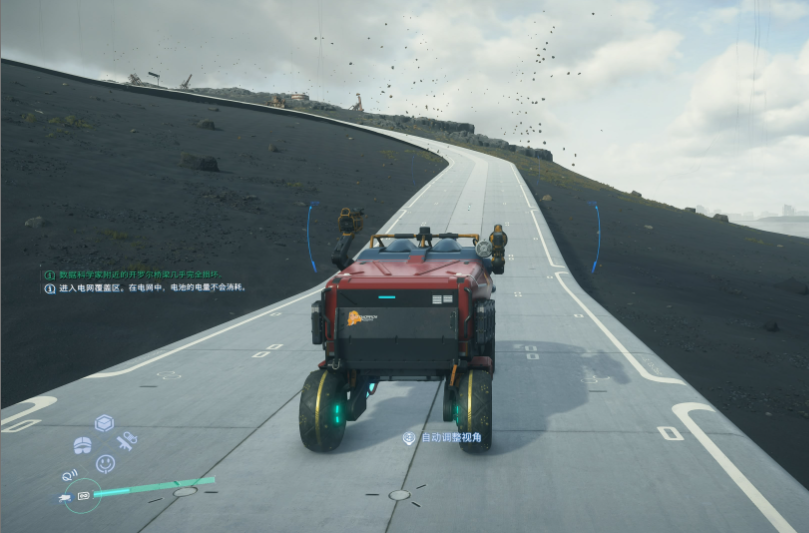Click the smiley face icon

tap(105, 463)
